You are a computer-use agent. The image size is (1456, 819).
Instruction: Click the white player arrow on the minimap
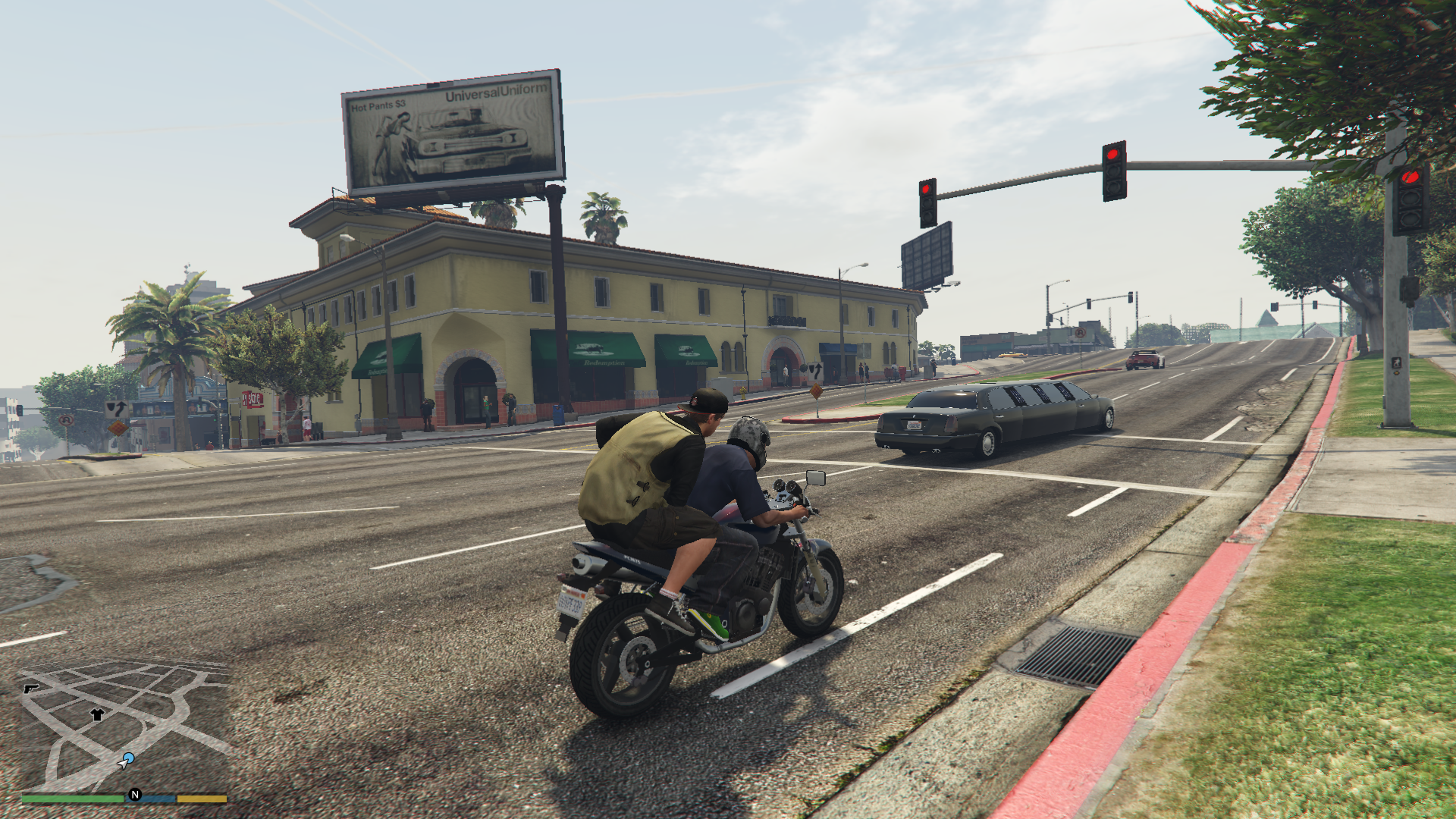(124, 765)
